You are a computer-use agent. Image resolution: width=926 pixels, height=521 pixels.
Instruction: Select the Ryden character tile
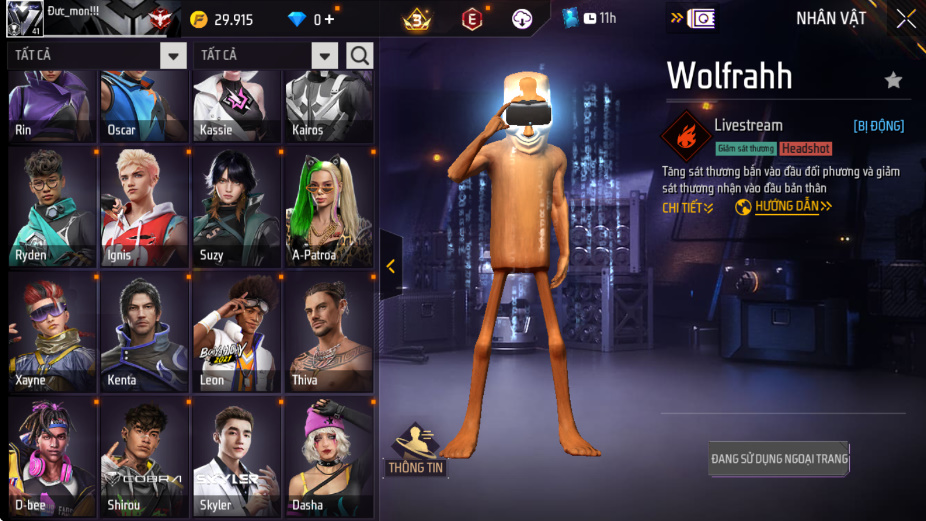click(x=53, y=206)
